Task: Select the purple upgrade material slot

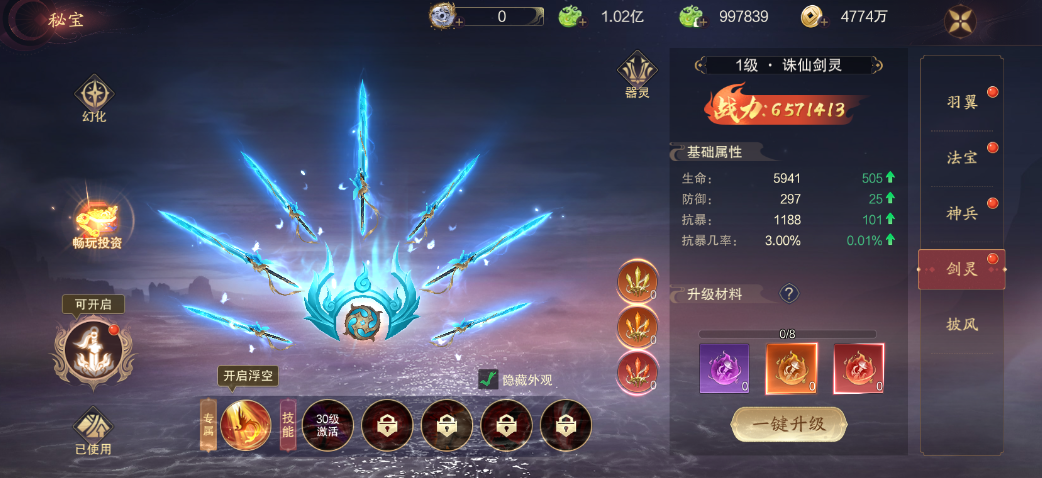Action: click(725, 369)
